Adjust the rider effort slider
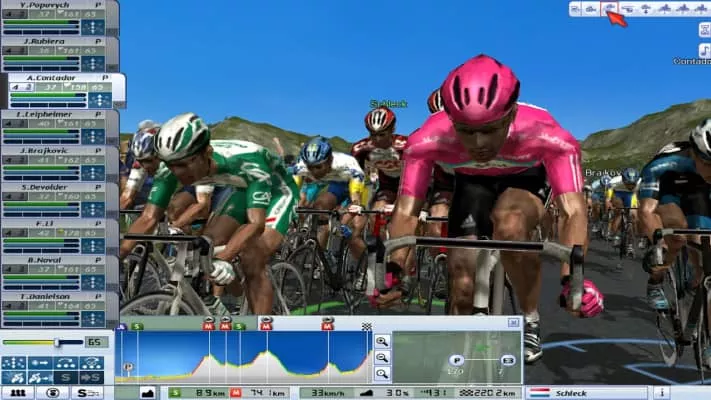711x400 pixels. [55, 342]
